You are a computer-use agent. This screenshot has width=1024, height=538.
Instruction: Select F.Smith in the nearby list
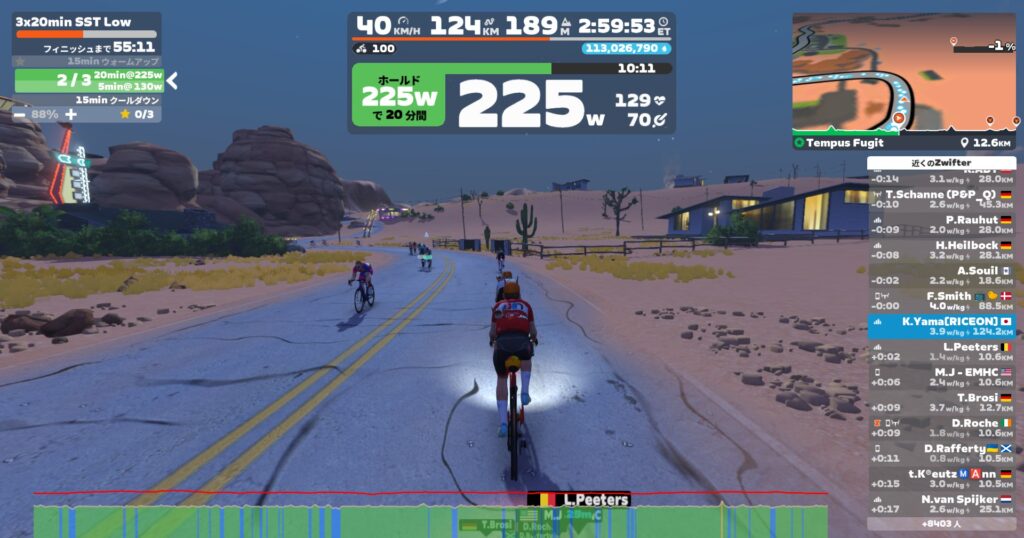coord(941,301)
